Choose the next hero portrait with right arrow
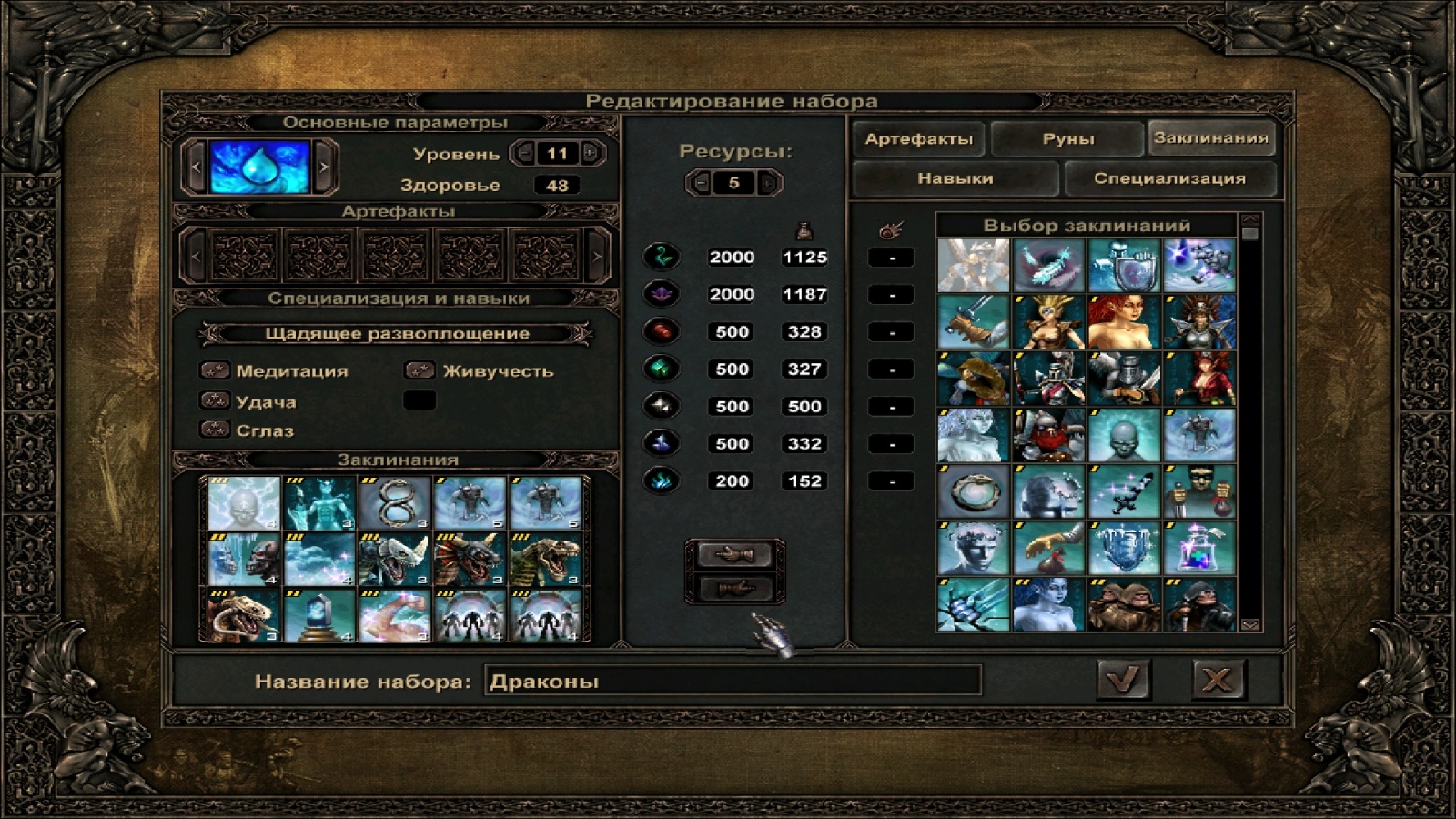Image resolution: width=1456 pixels, height=819 pixels. click(x=324, y=167)
